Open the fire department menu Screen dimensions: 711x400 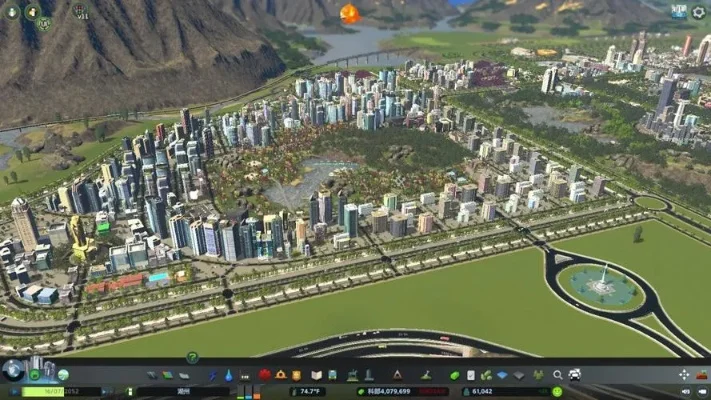point(281,375)
